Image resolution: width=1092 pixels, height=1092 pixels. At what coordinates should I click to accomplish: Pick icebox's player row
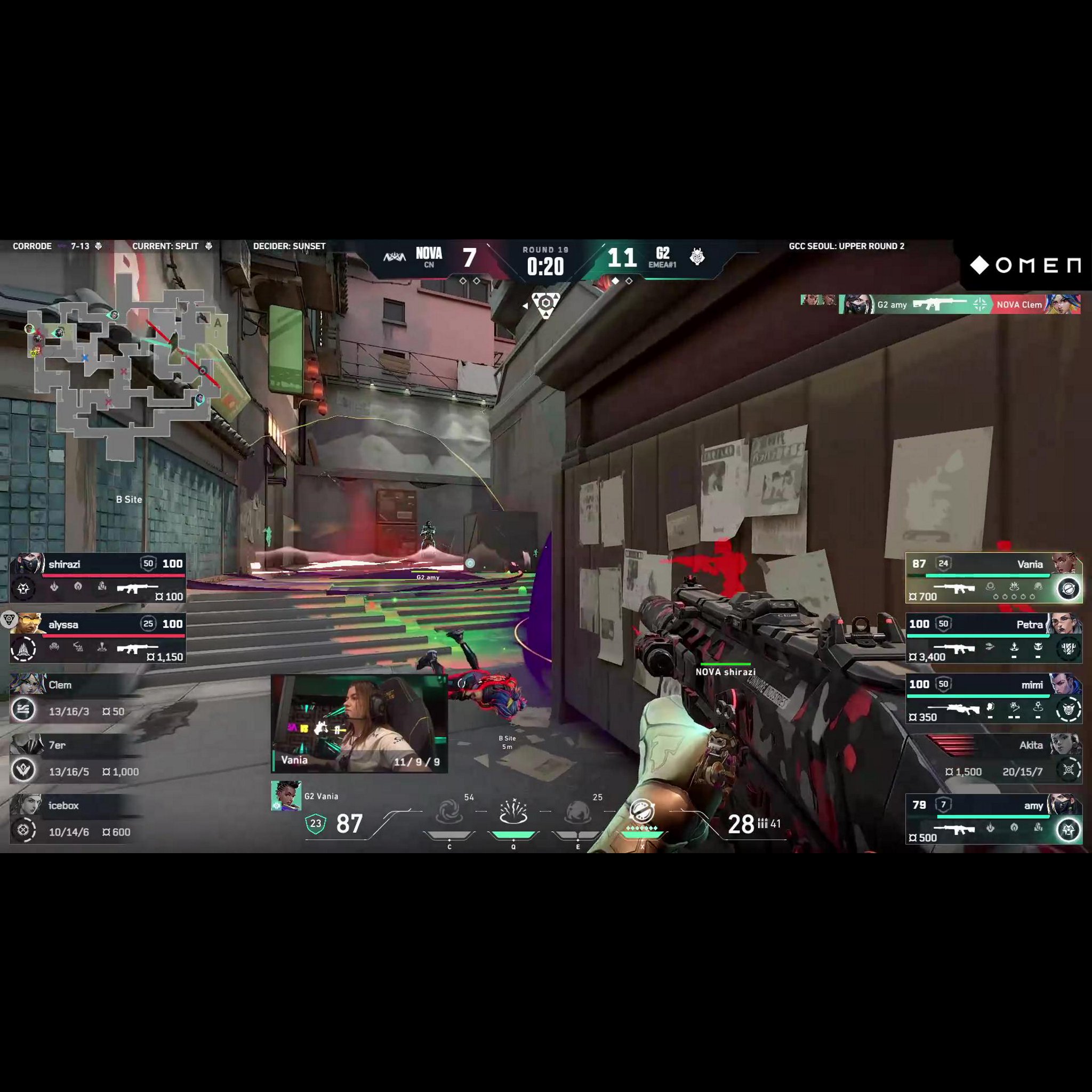[x=76, y=819]
